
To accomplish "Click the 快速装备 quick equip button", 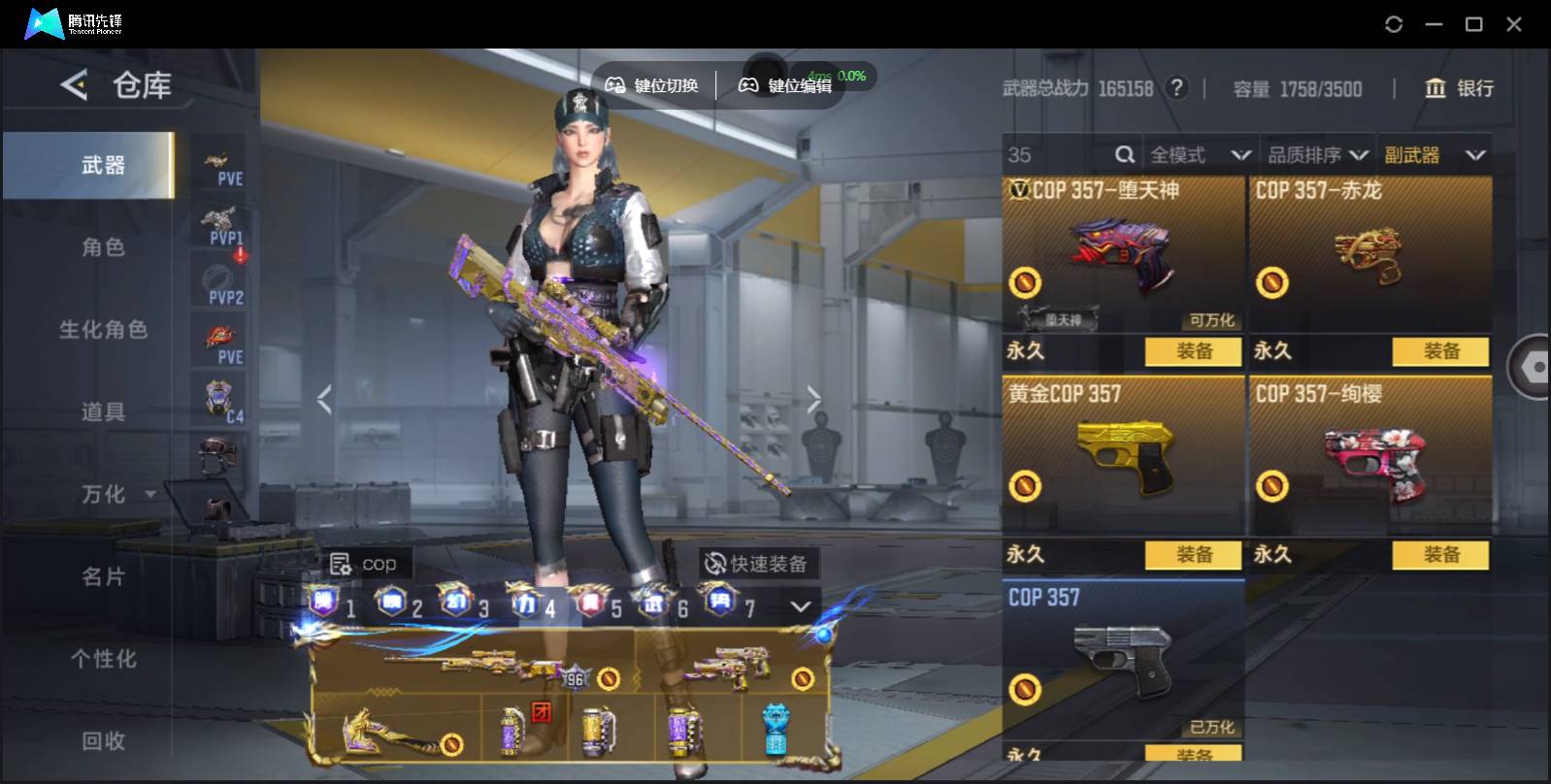I will click(x=757, y=564).
